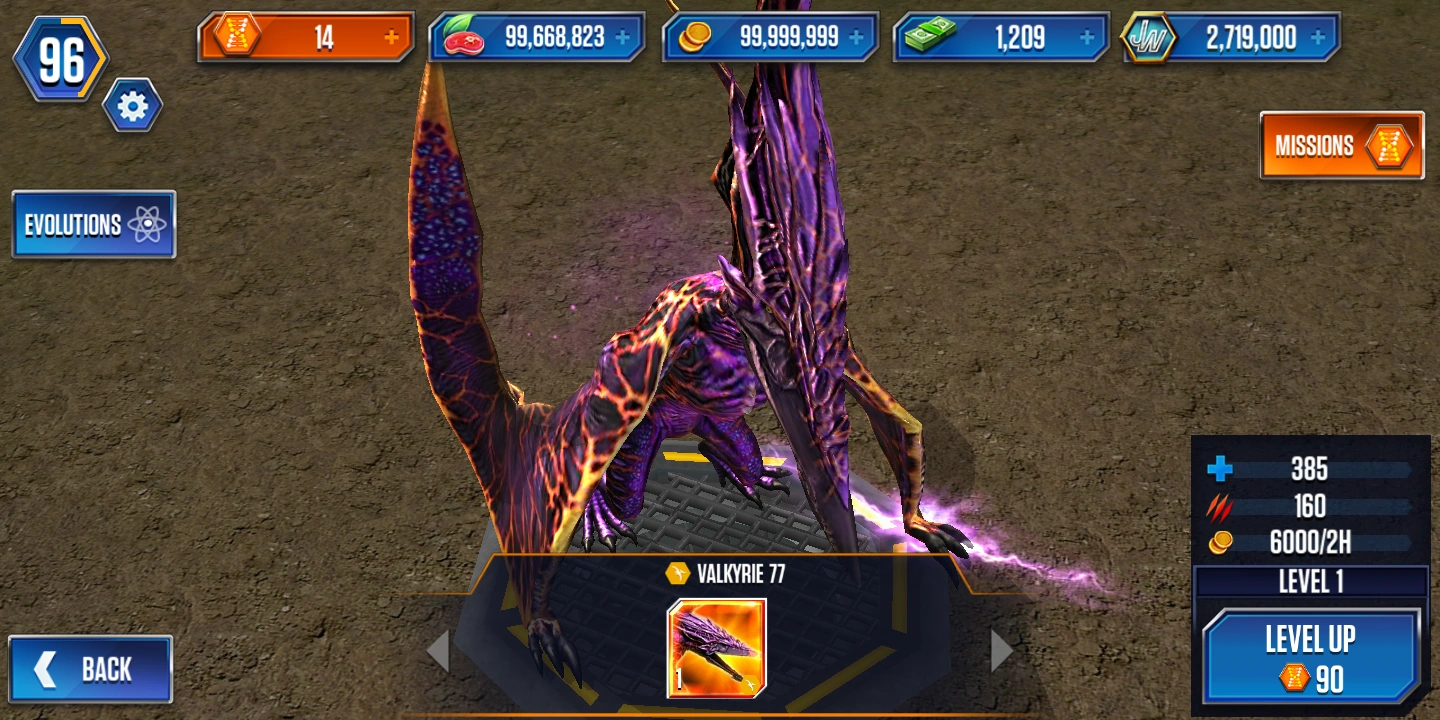Go Back to the park view
The height and width of the screenshot is (720, 1440).
tap(90, 668)
